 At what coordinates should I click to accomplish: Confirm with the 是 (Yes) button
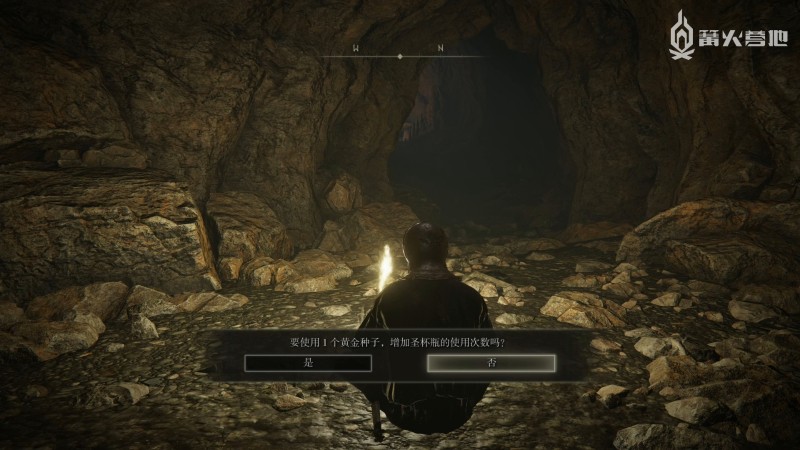click(x=308, y=363)
